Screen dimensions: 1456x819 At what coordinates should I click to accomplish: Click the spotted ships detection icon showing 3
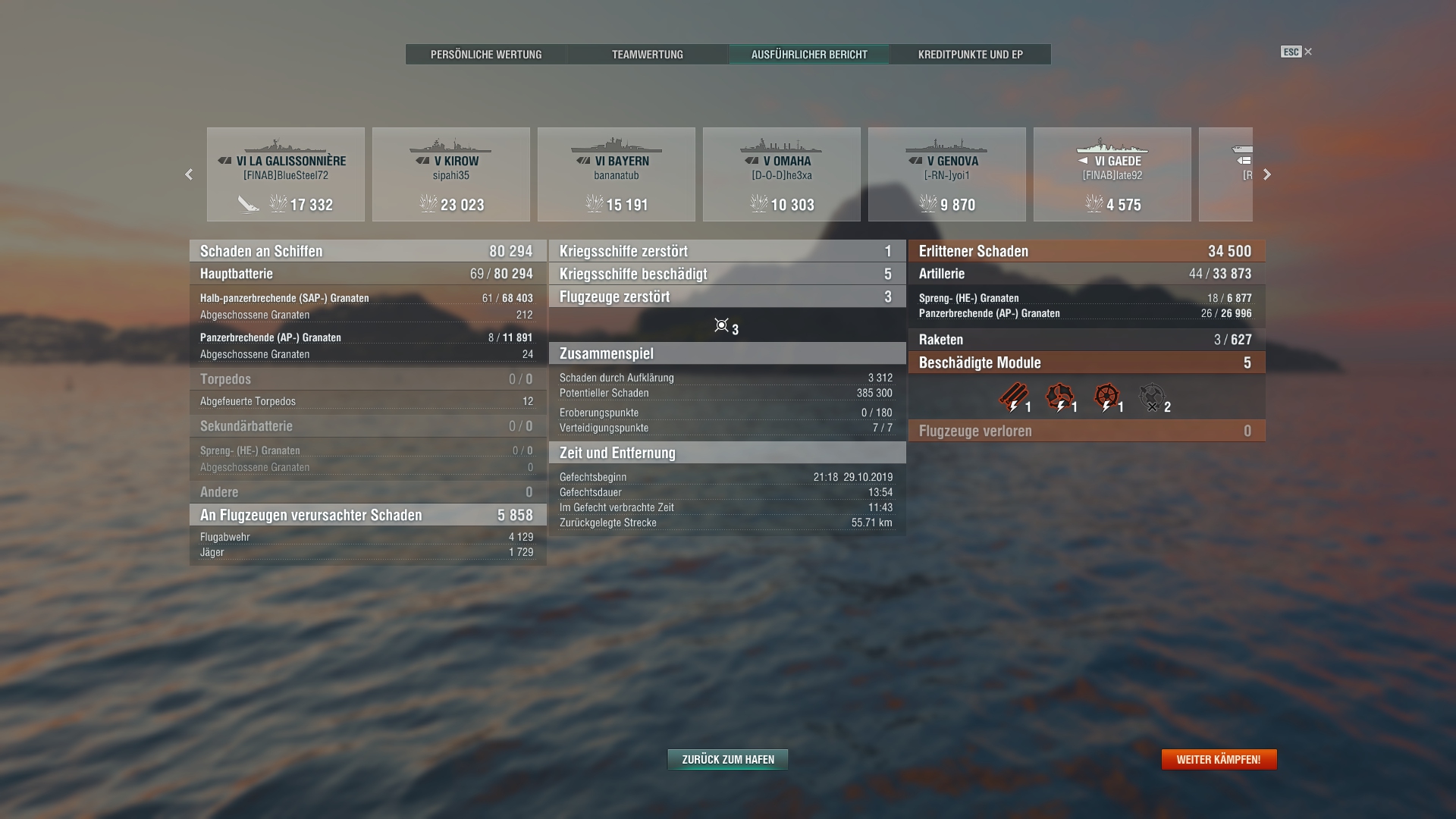click(x=720, y=326)
